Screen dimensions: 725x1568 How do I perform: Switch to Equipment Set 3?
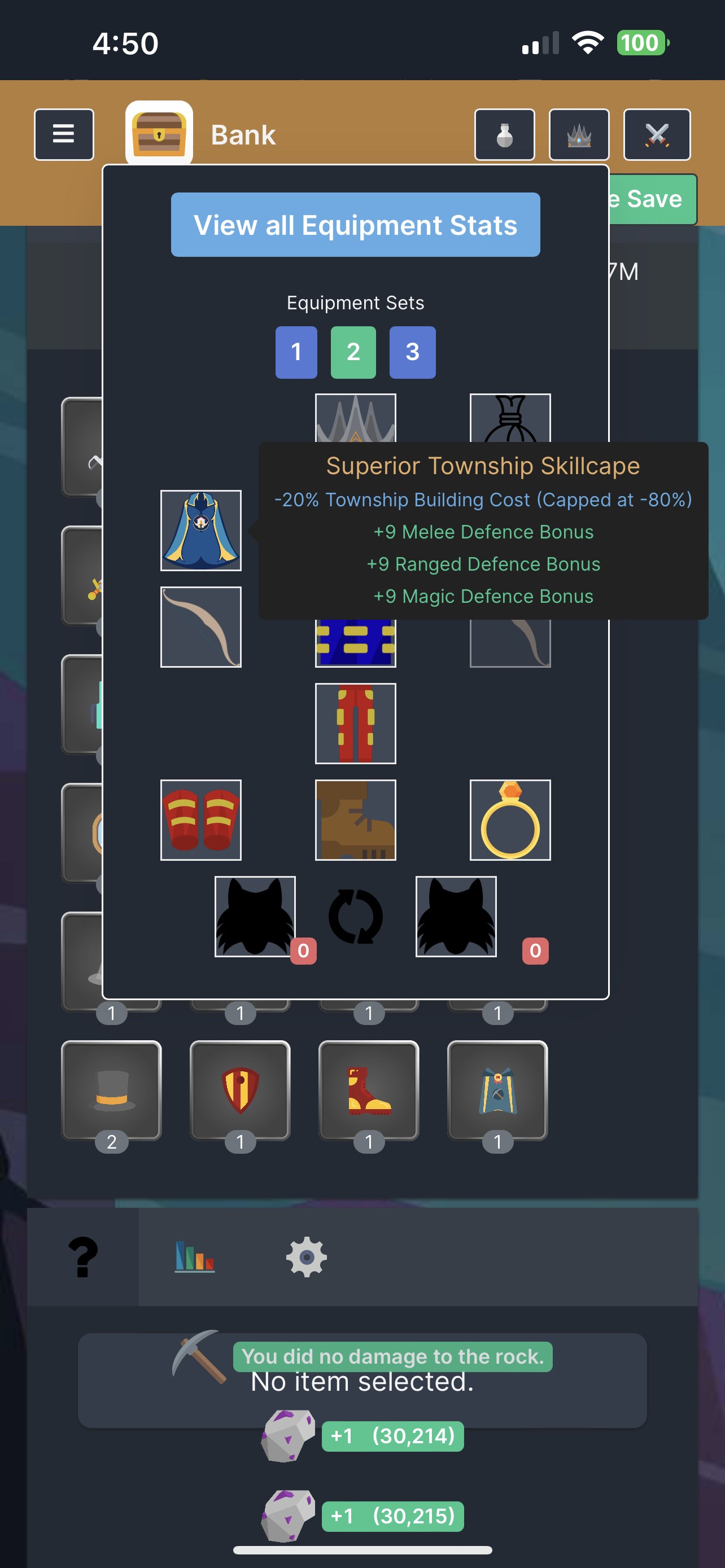pyautogui.click(x=412, y=352)
